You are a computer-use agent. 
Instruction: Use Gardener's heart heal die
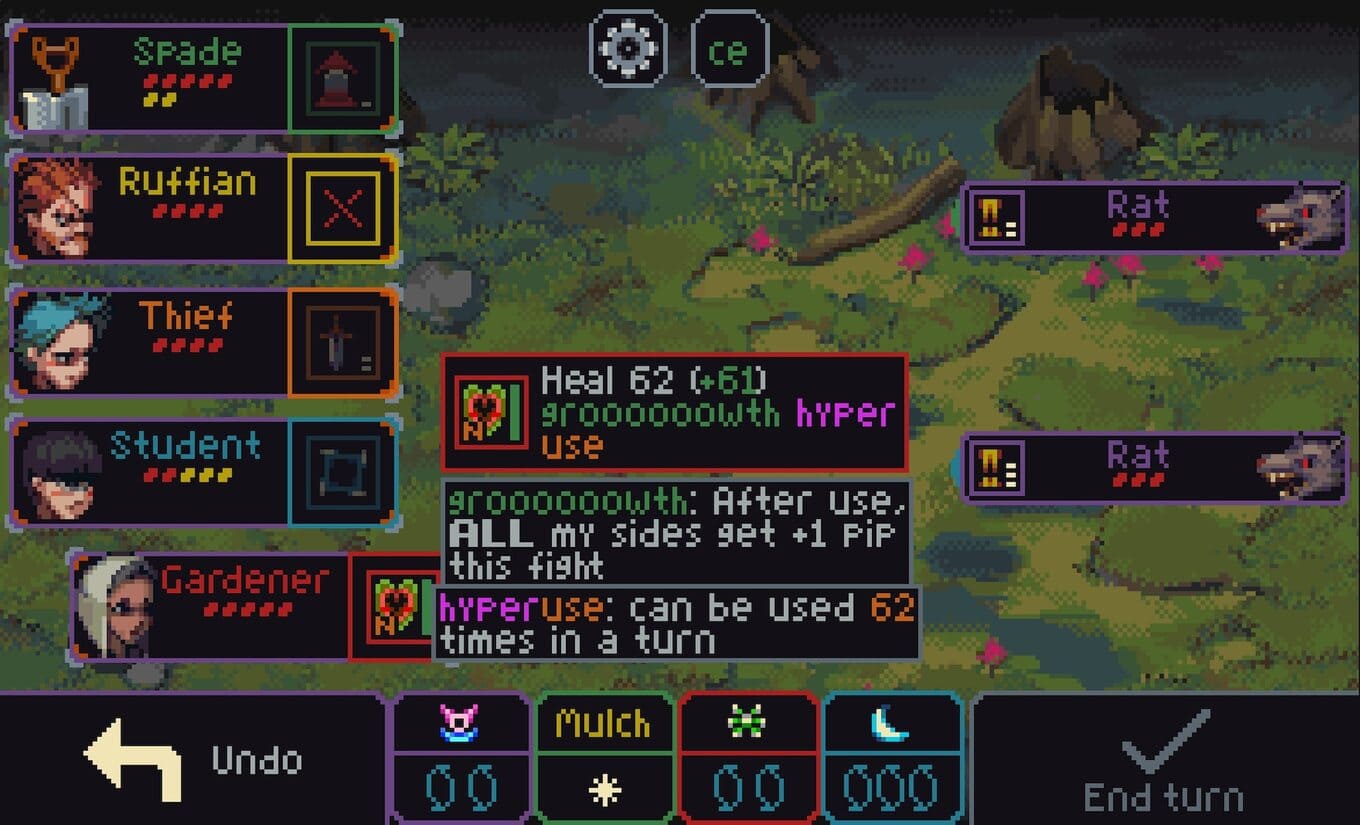[x=394, y=606]
